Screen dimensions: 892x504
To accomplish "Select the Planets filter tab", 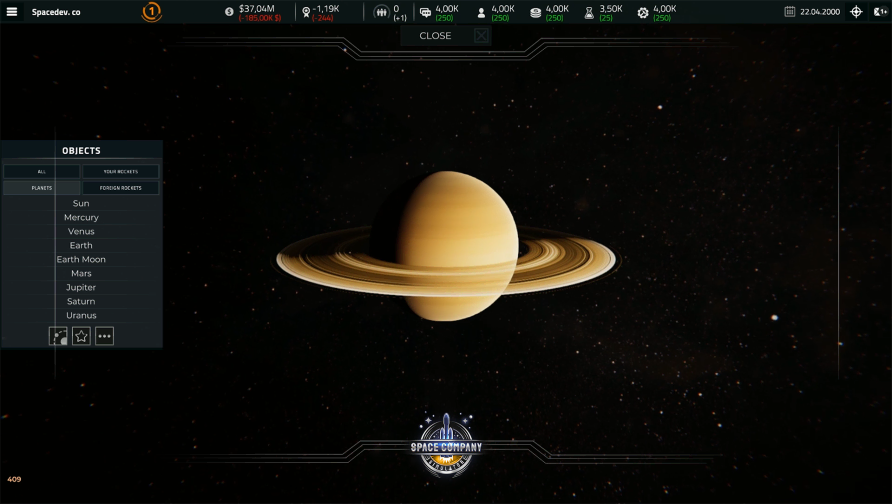I will 42,188.
